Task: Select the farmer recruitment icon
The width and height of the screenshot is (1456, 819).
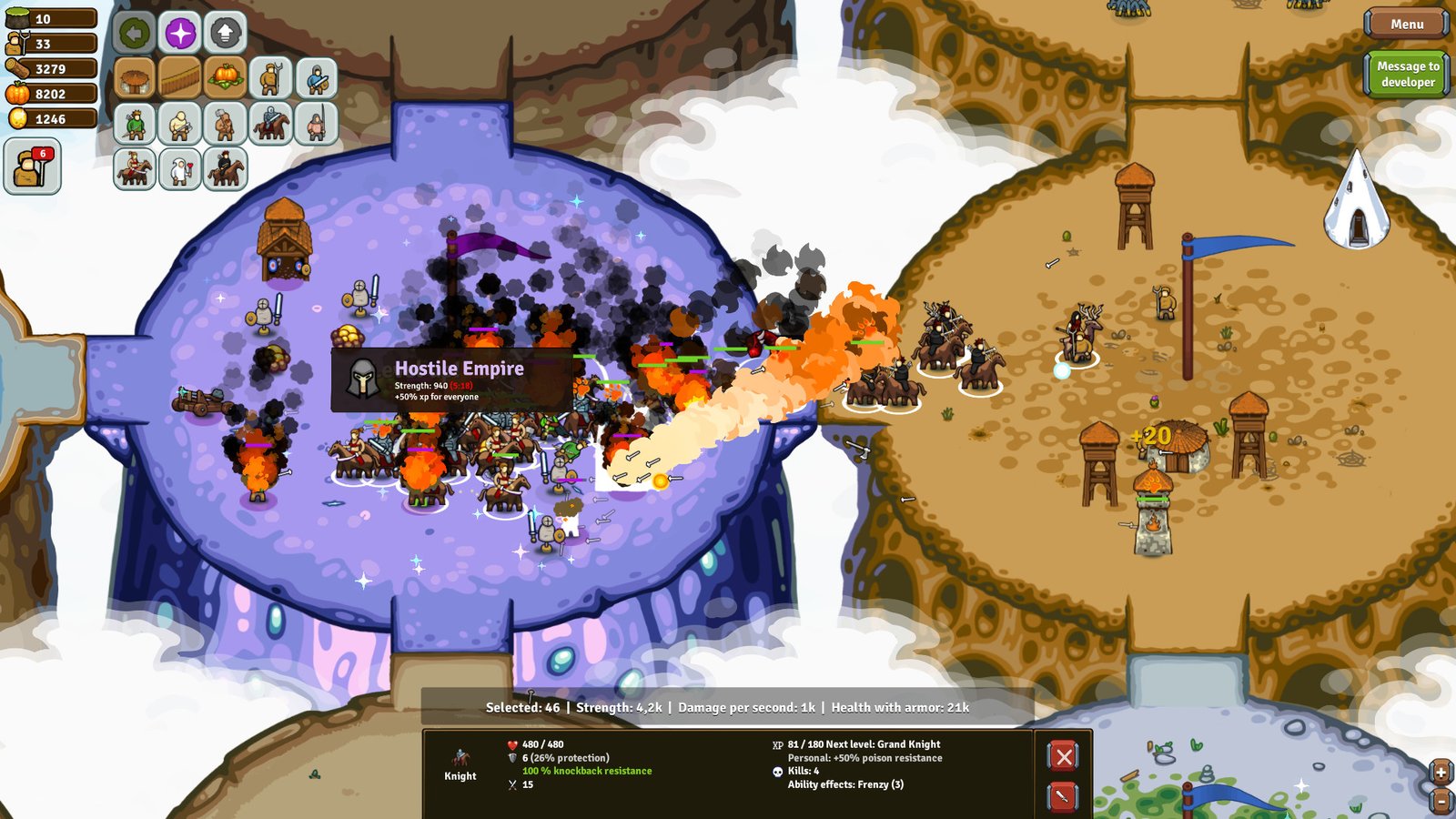Action: point(269,78)
